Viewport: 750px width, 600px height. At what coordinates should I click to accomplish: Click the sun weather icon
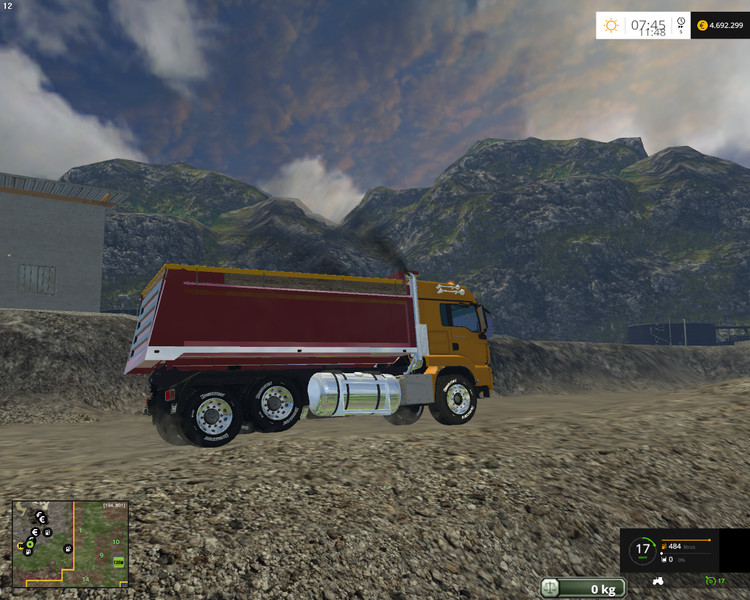pos(611,25)
